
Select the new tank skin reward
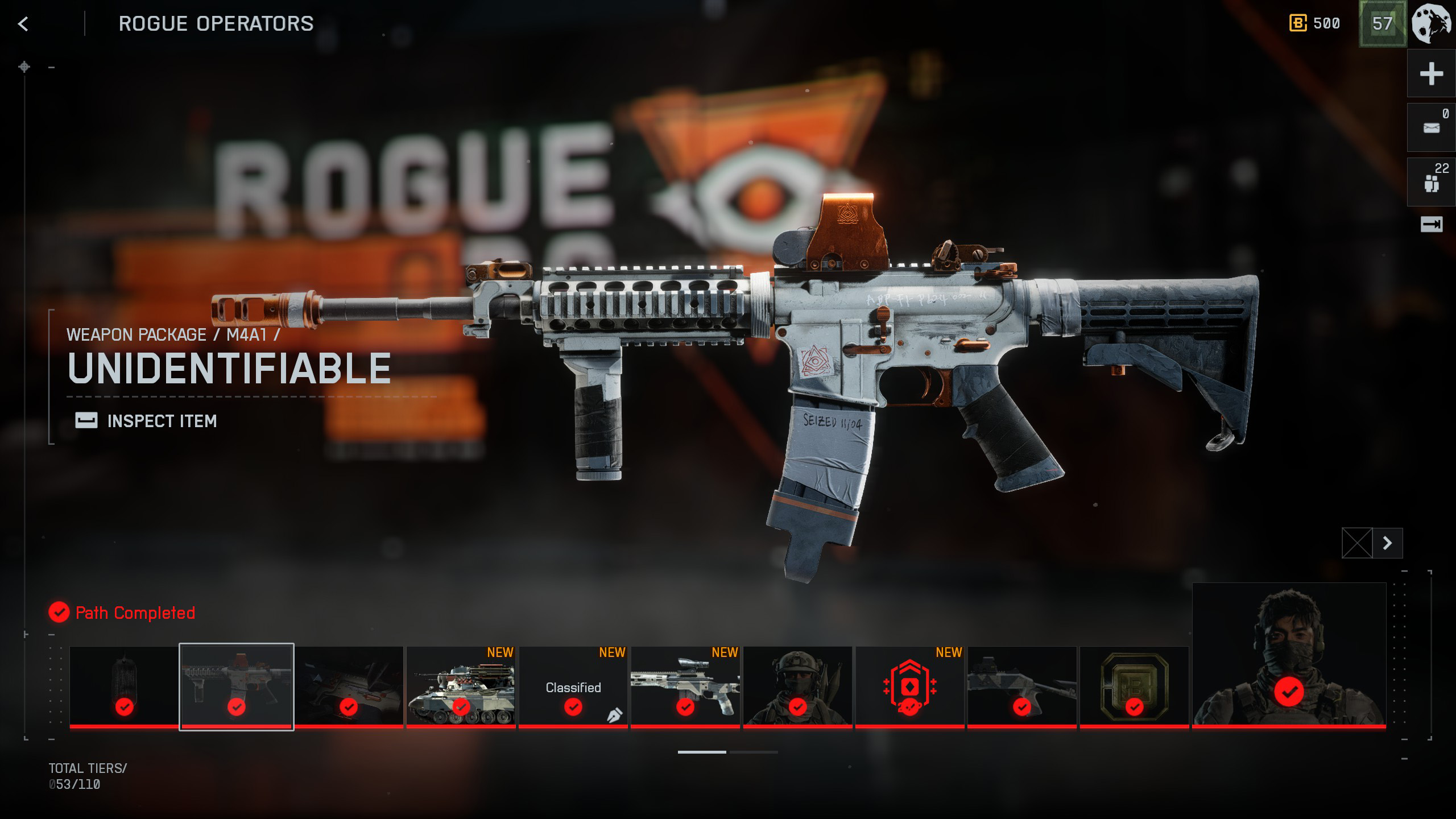(x=461, y=686)
